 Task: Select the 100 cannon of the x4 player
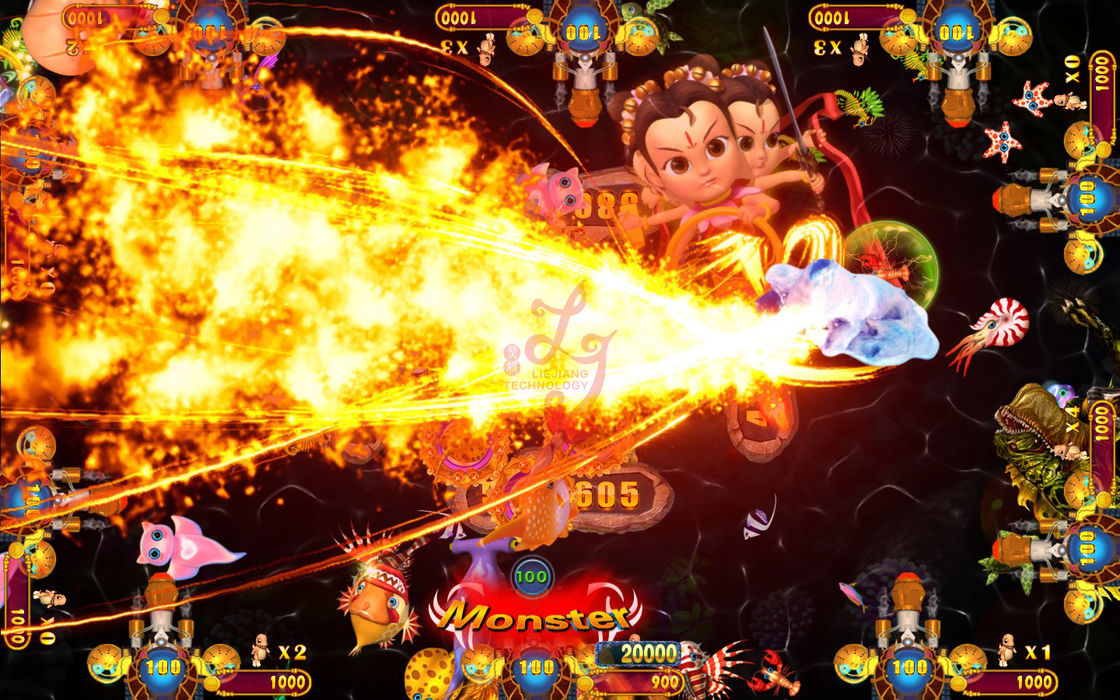1087,546
